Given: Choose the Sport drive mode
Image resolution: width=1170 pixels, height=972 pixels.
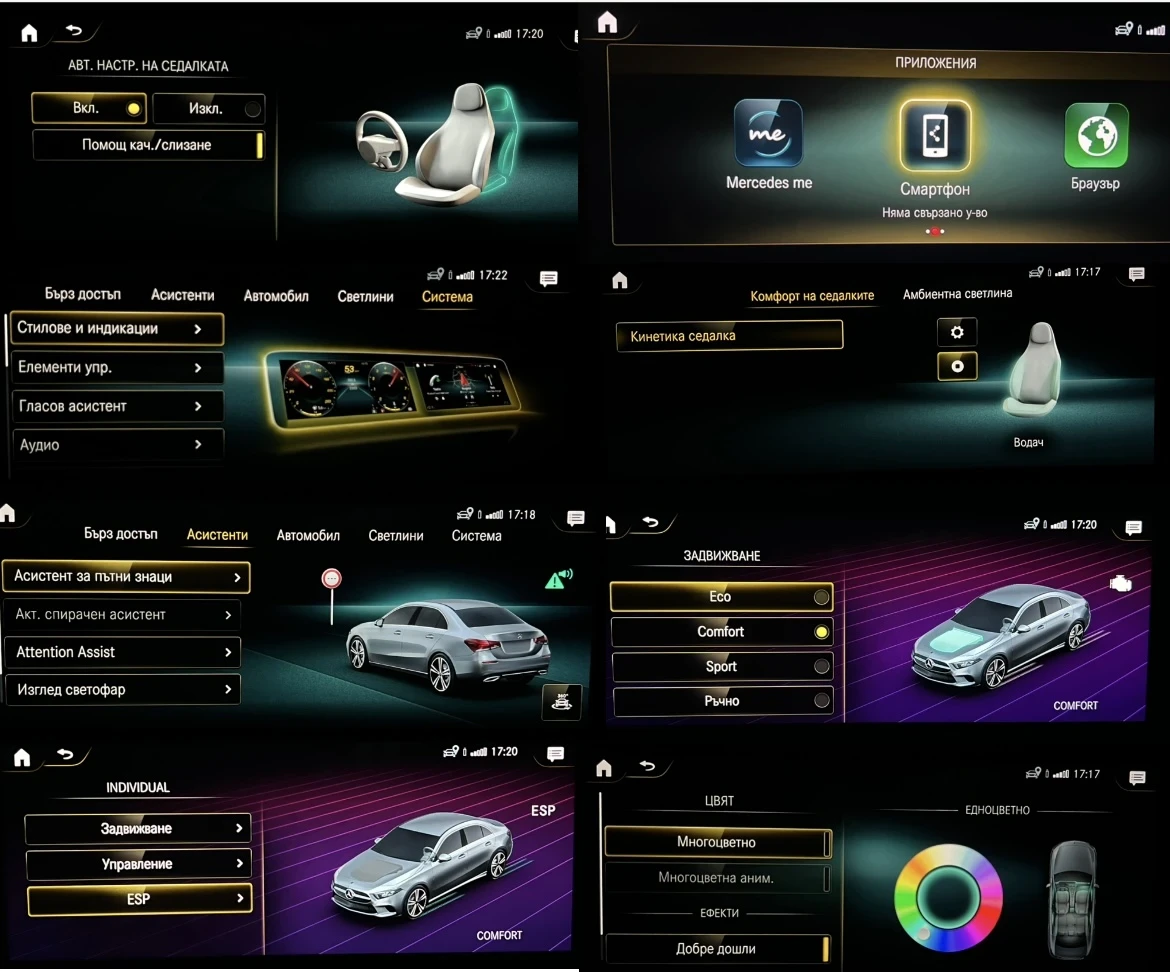Looking at the screenshot, I should (x=721, y=666).
